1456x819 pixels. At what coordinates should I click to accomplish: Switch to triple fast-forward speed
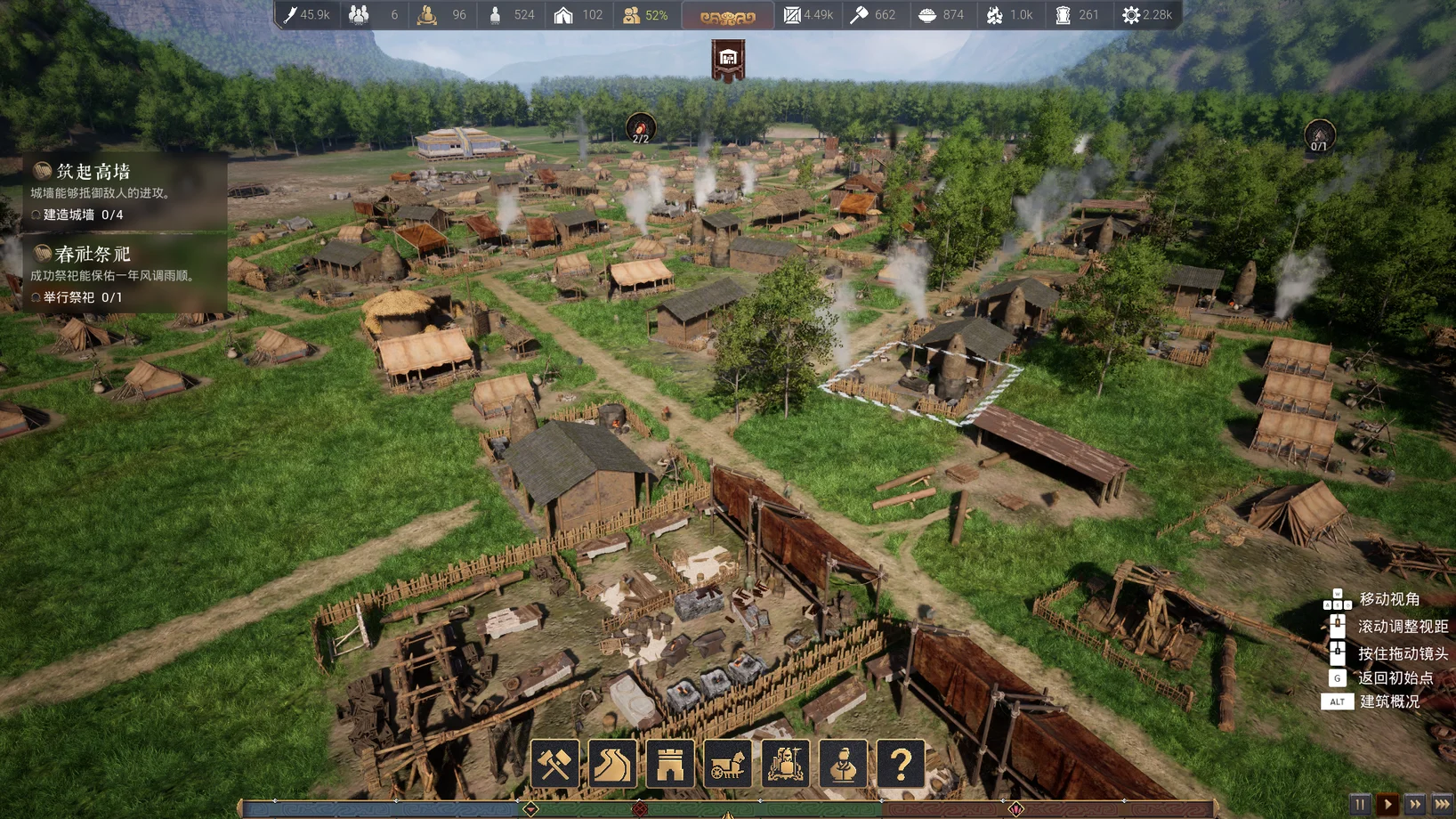click(1442, 804)
